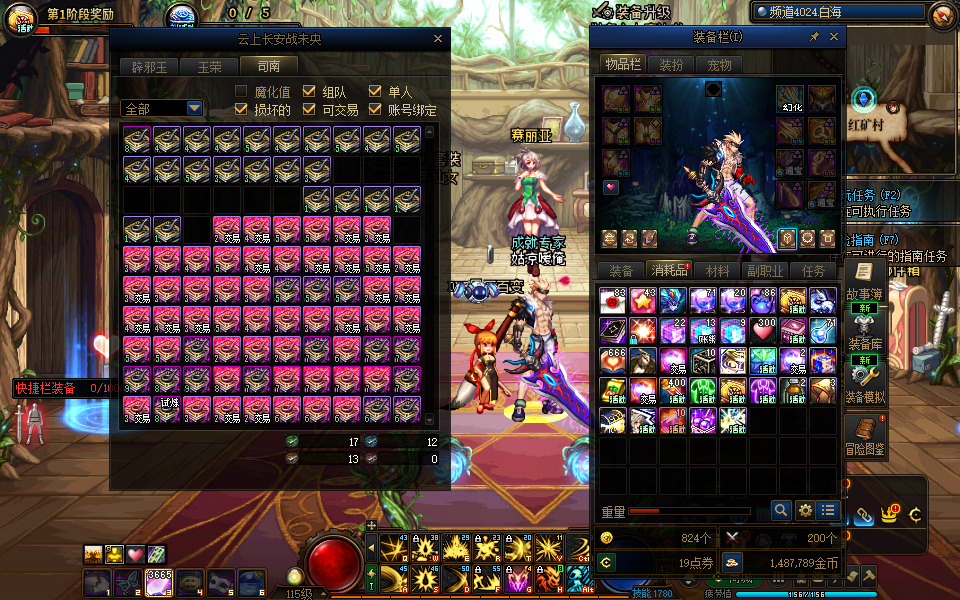Uncheck the 组队 checkbox
This screenshot has height=600, width=960.
(x=309, y=92)
